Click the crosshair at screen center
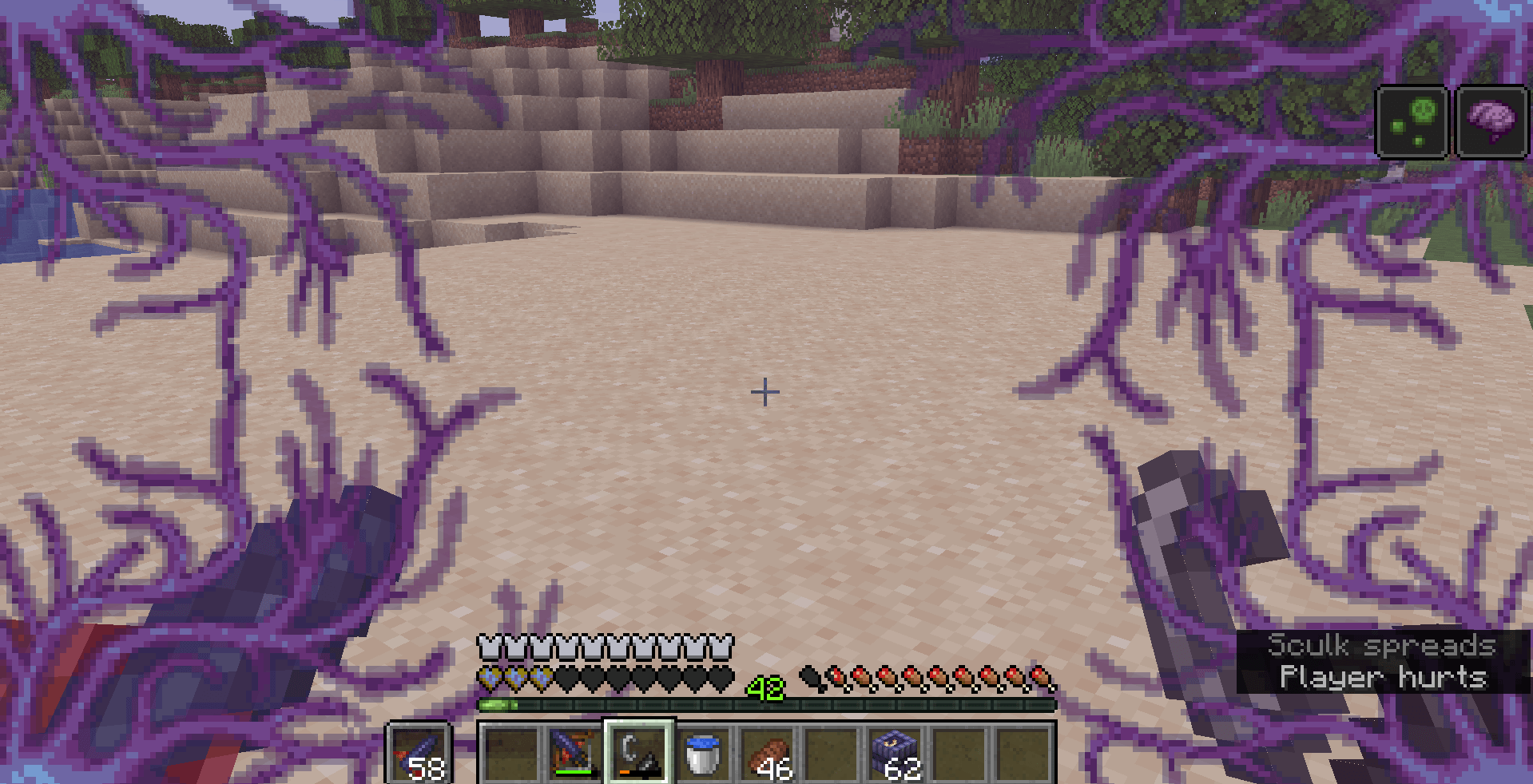This screenshot has width=1533, height=784. pos(765,392)
